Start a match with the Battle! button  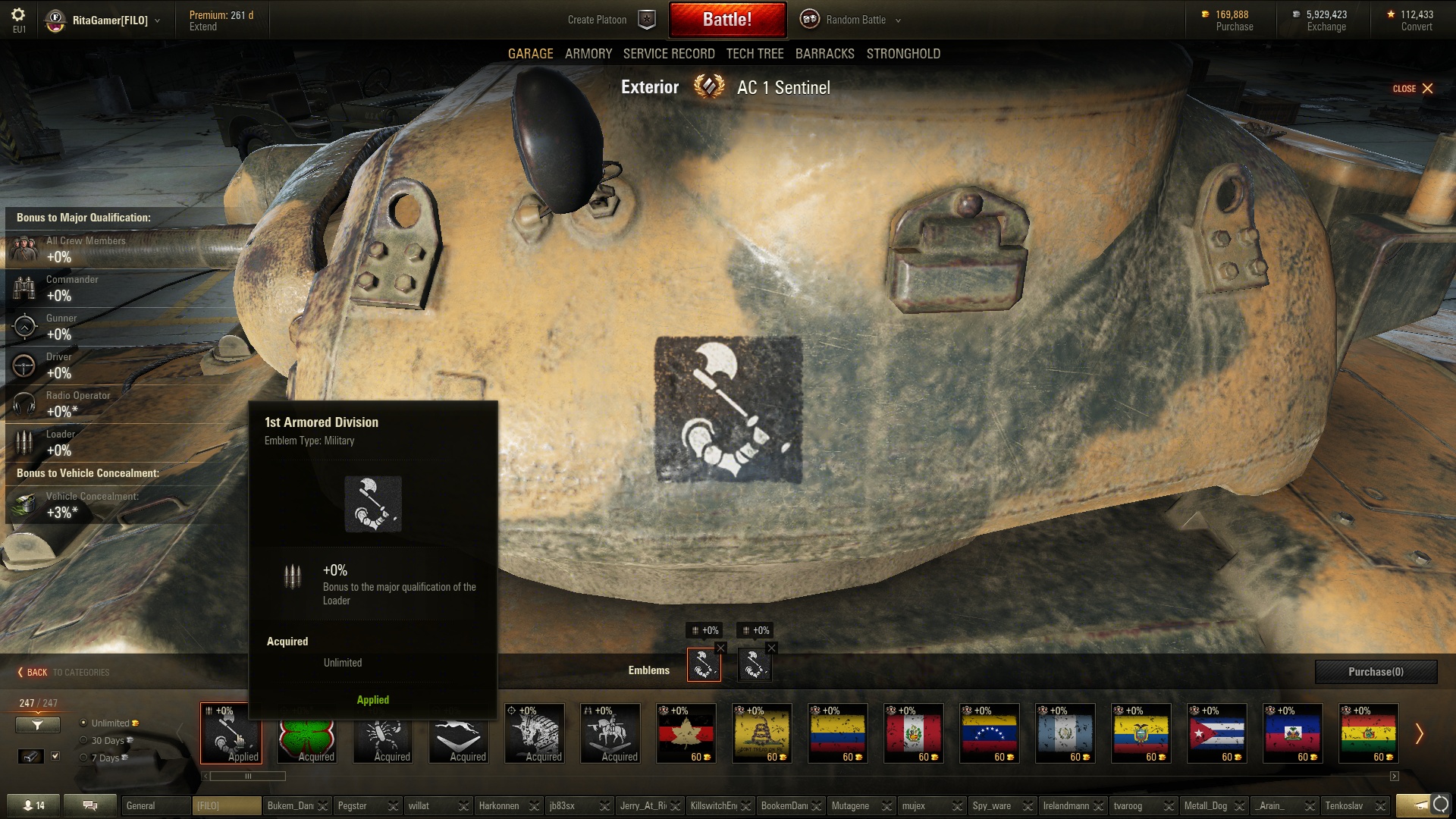coord(727,20)
